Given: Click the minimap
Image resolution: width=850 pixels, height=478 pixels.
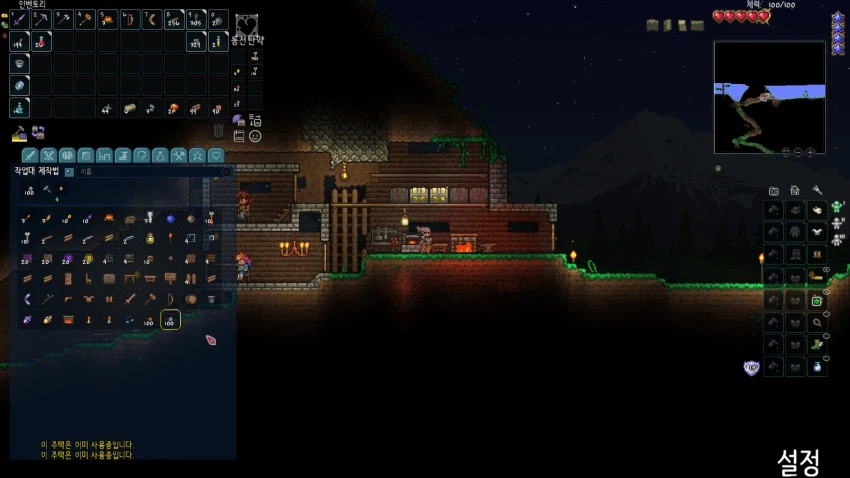Looking at the screenshot, I should coord(769,96).
